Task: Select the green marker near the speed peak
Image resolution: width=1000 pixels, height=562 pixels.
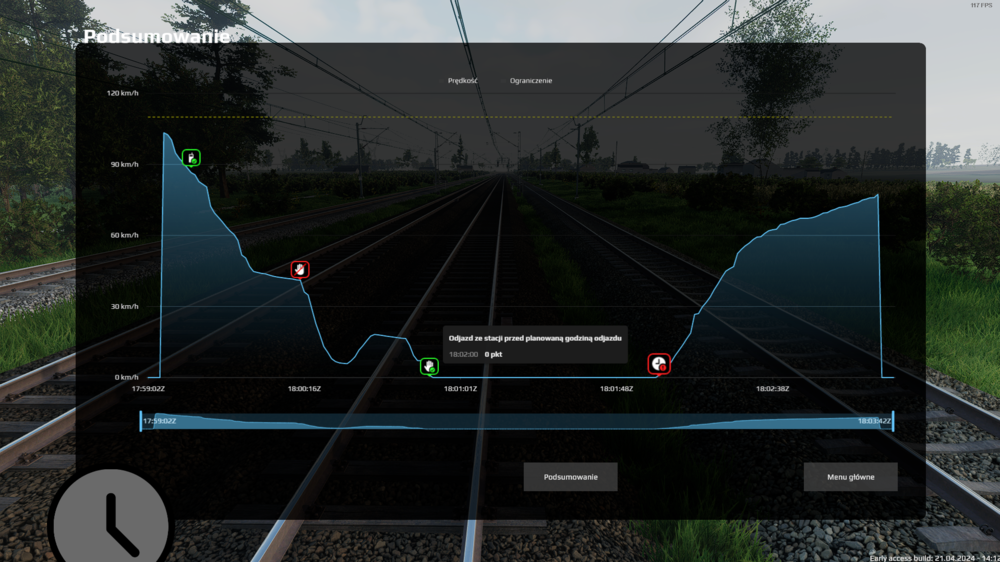Action: click(191, 157)
